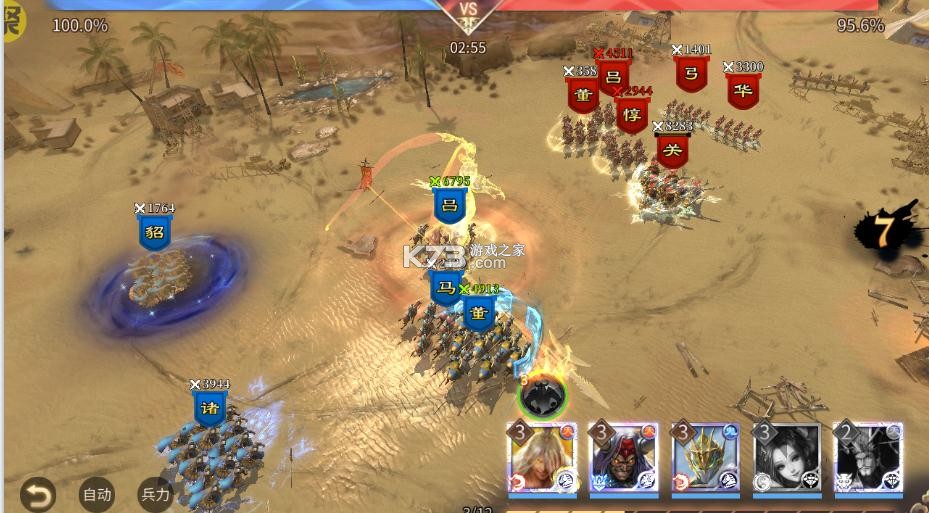Select the blue 诸 unit banner
Image resolution: width=929 pixels, height=513 pixels.
[x=210, y=408]
